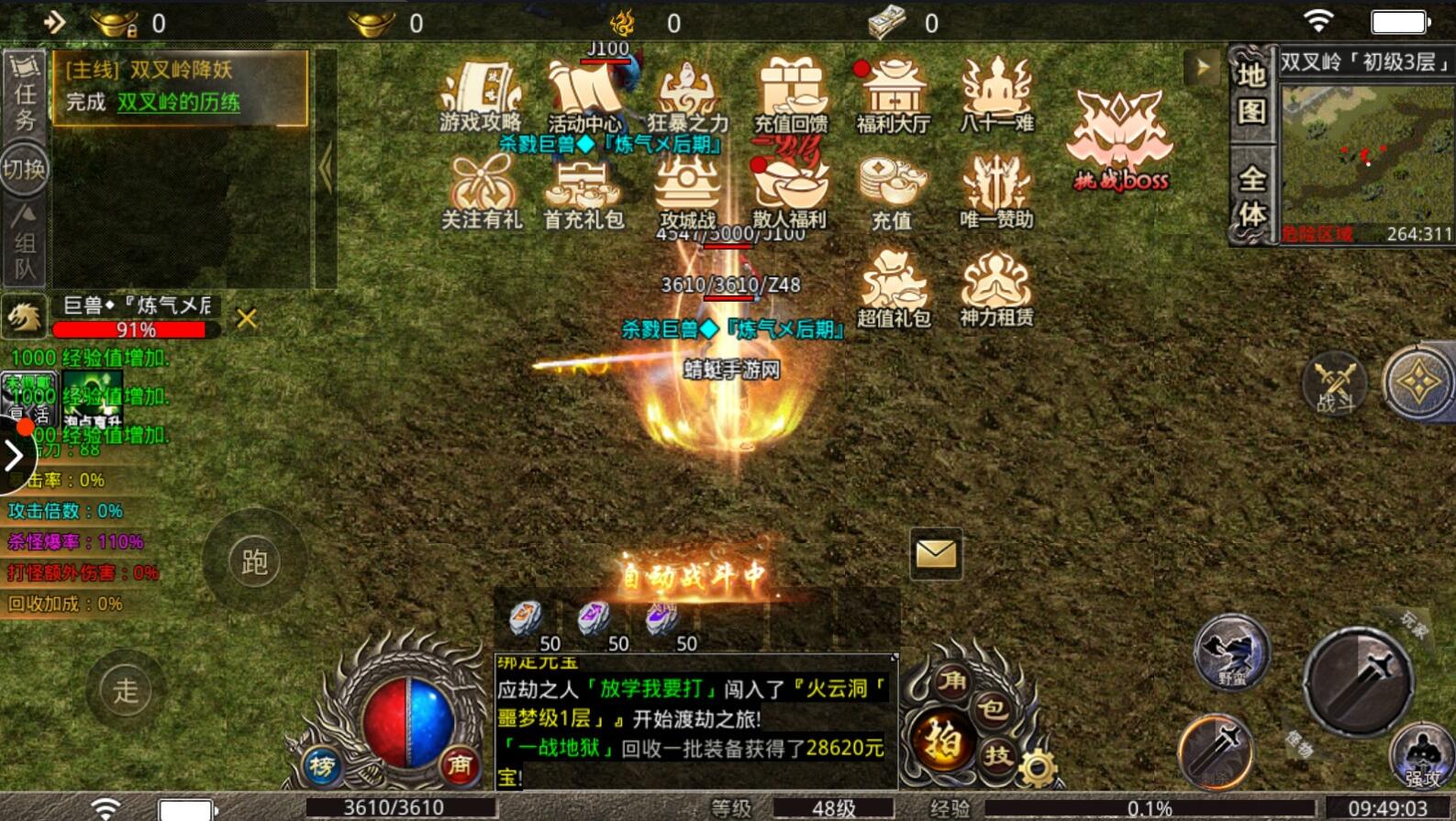Open the 首充礼包 first recharge pack
1456x821 pixels.
pos(584,193)
